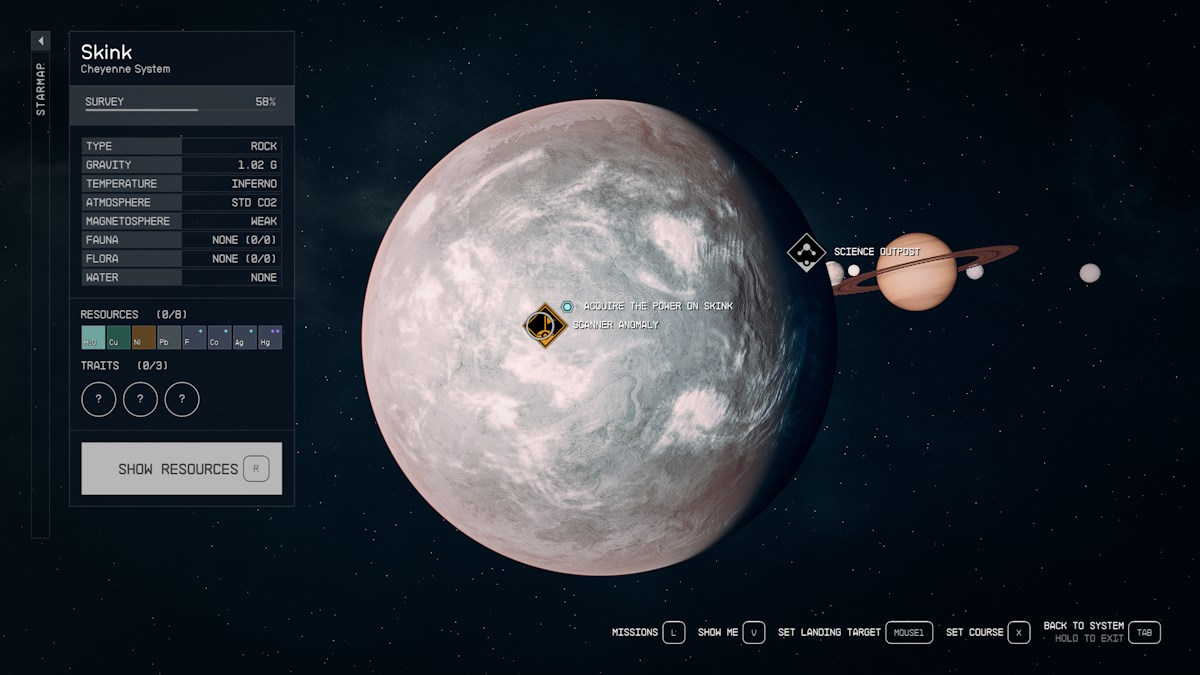1200x675 pixels.
Task: Select the Scanner Anomaly landing marker
Action: 546,324
